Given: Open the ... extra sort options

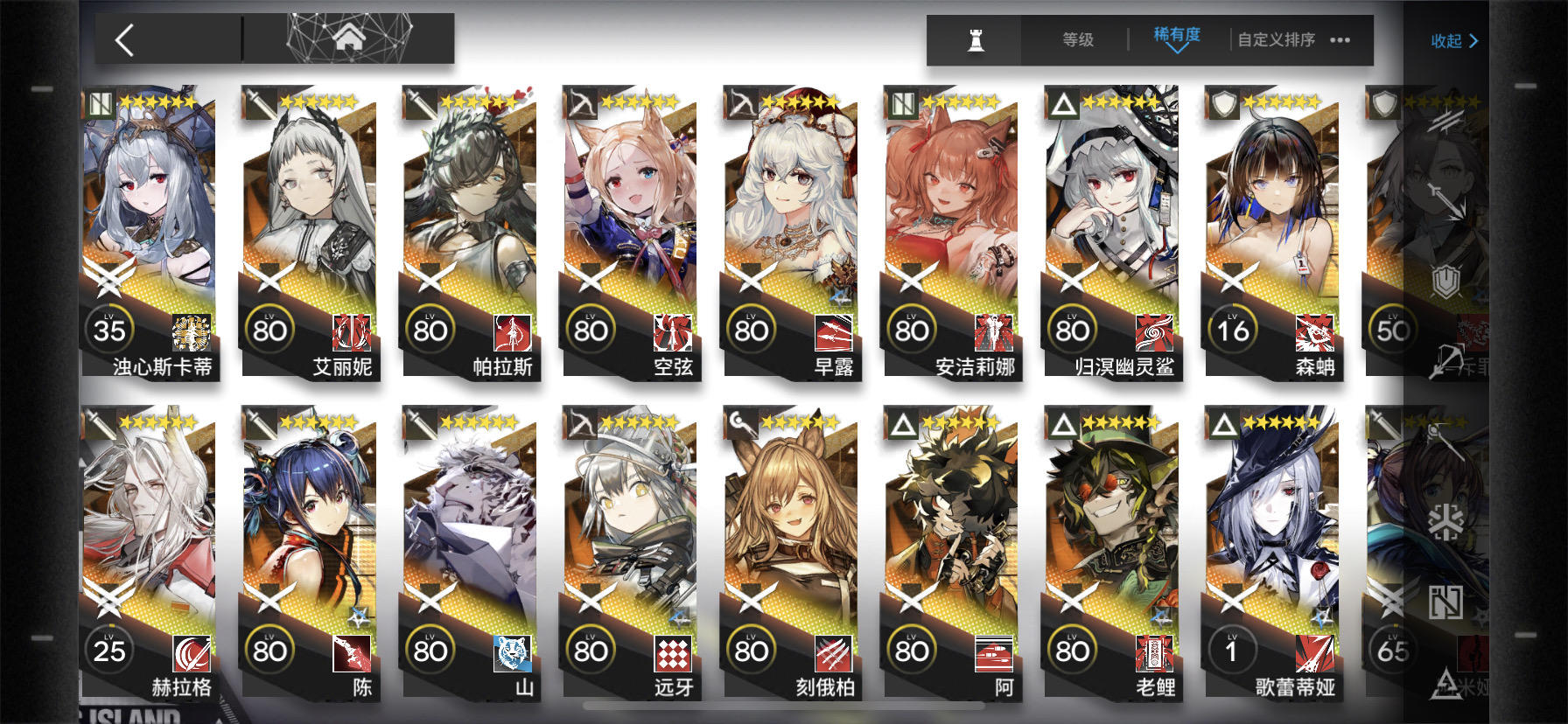Looking at the screenshot, I should pyautogui.click(x=1339, y=39).
